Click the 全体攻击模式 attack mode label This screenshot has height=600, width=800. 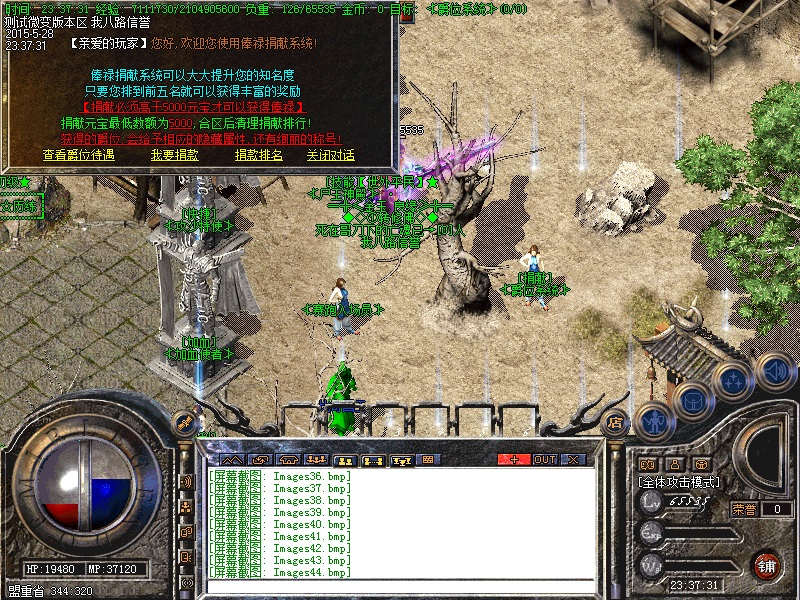pos(680,481)
